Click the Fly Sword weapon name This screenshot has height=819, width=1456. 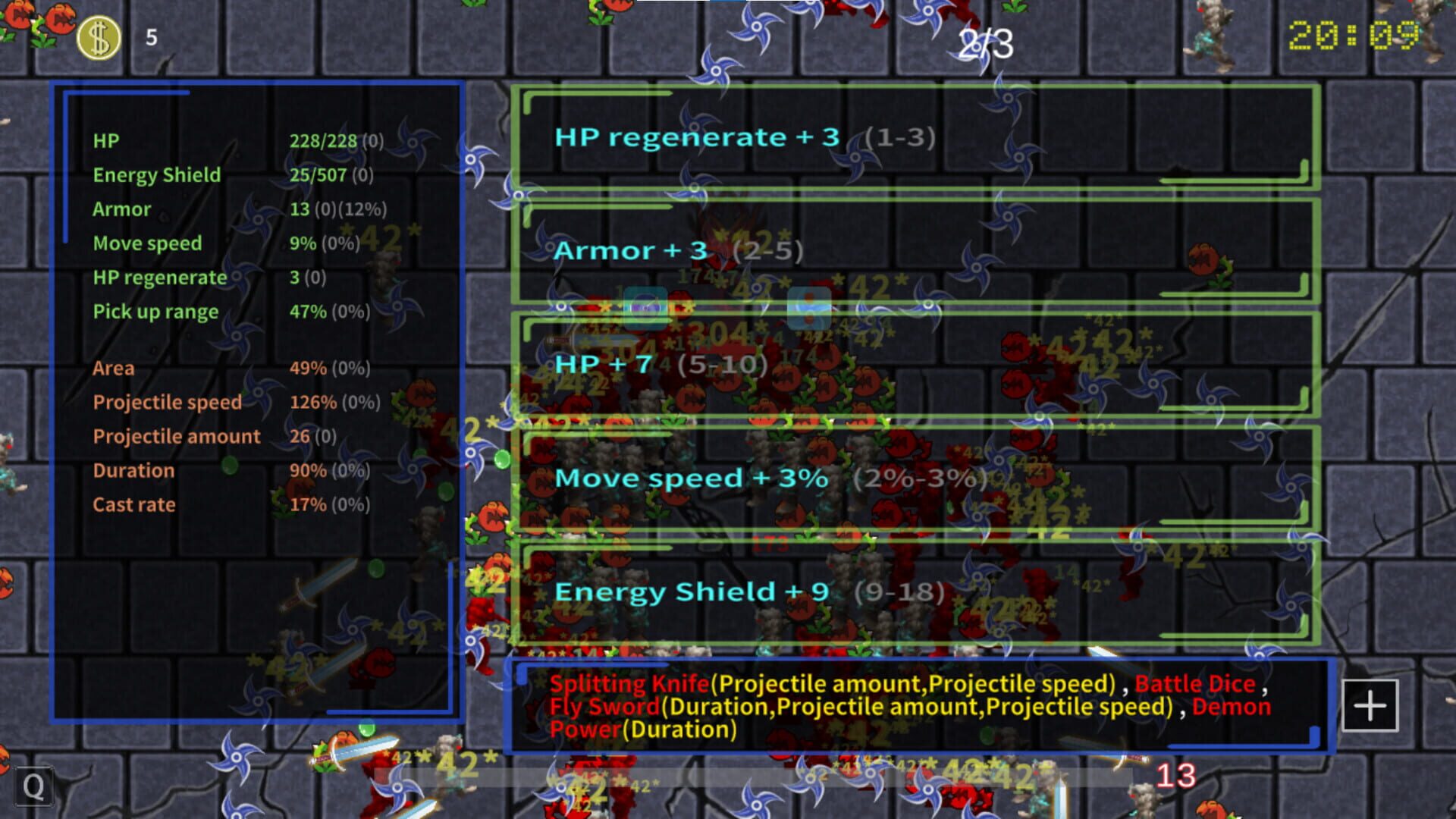point(603,706)
